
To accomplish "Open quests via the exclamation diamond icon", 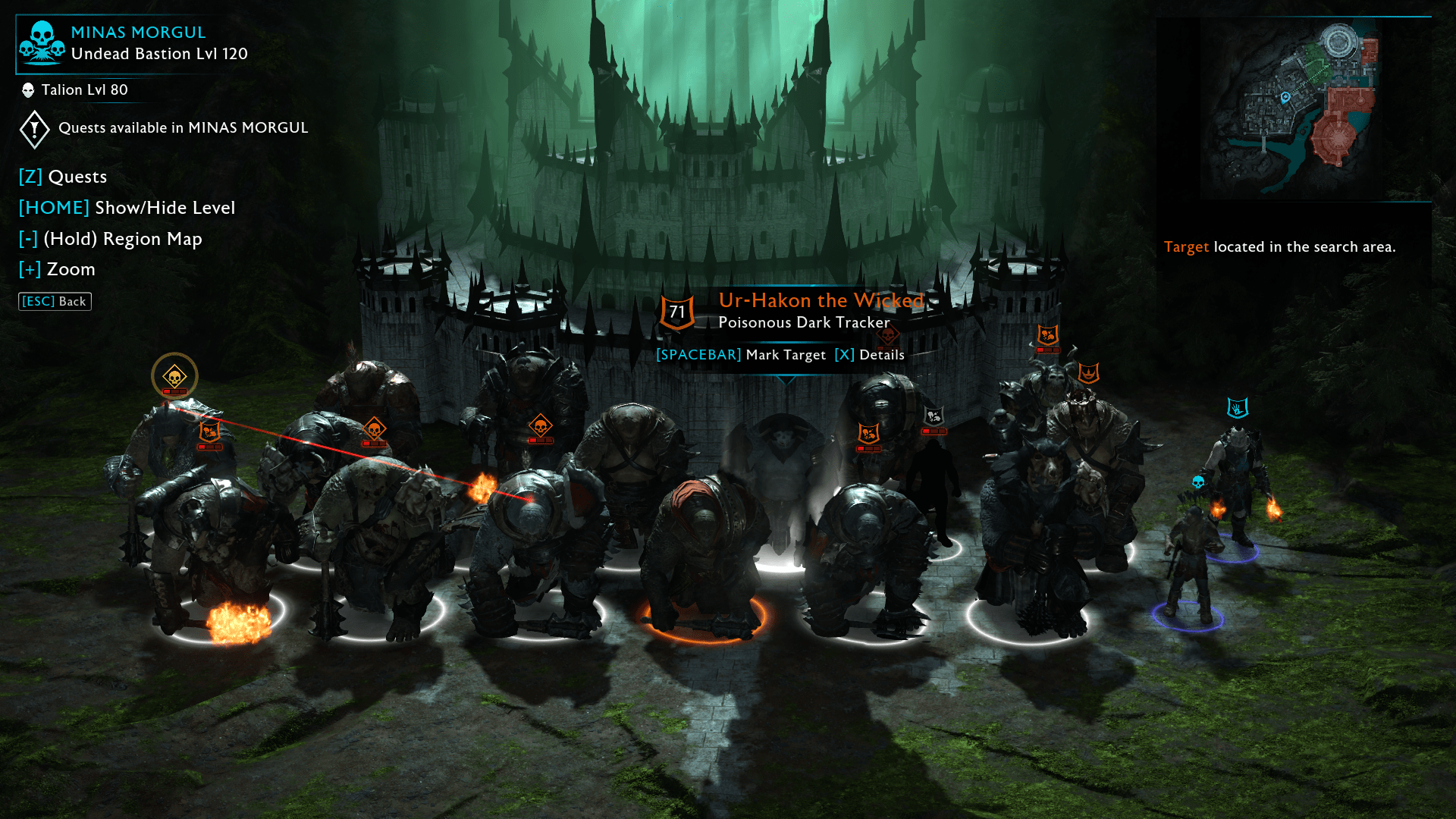I will point(33,128).
